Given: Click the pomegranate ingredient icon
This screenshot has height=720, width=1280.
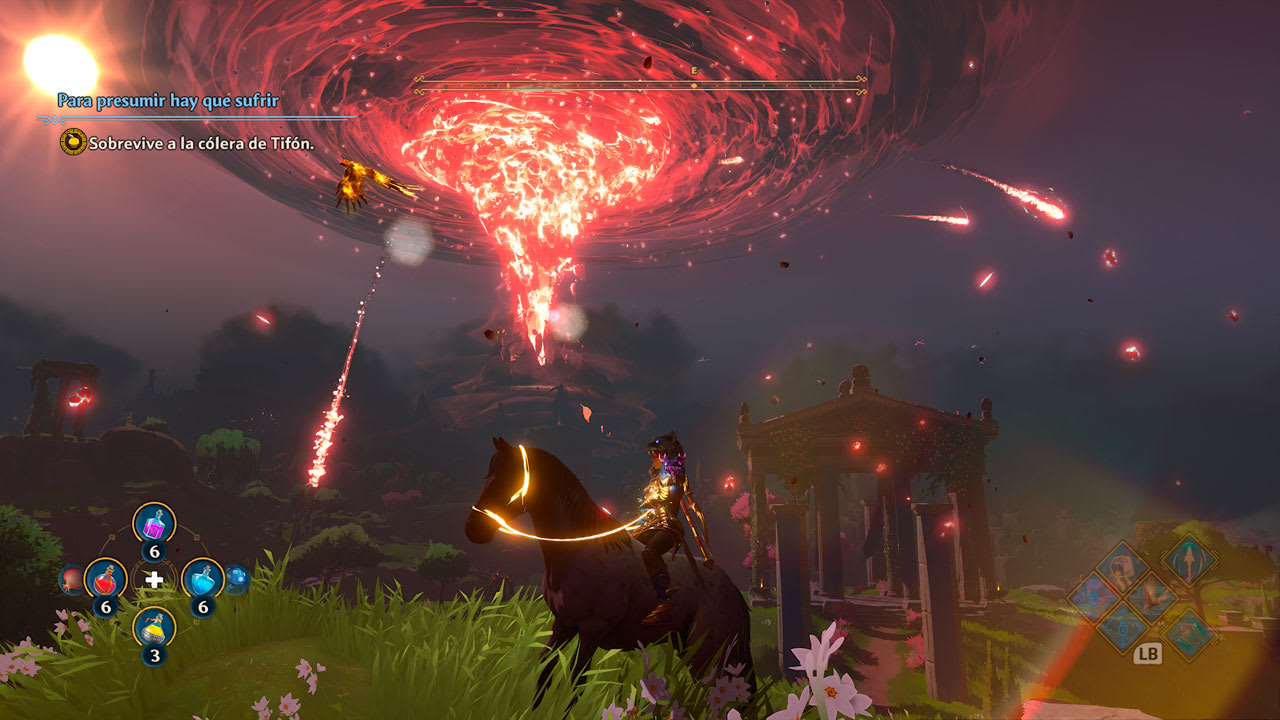Looking at the screenshot, I should [69, 578].
